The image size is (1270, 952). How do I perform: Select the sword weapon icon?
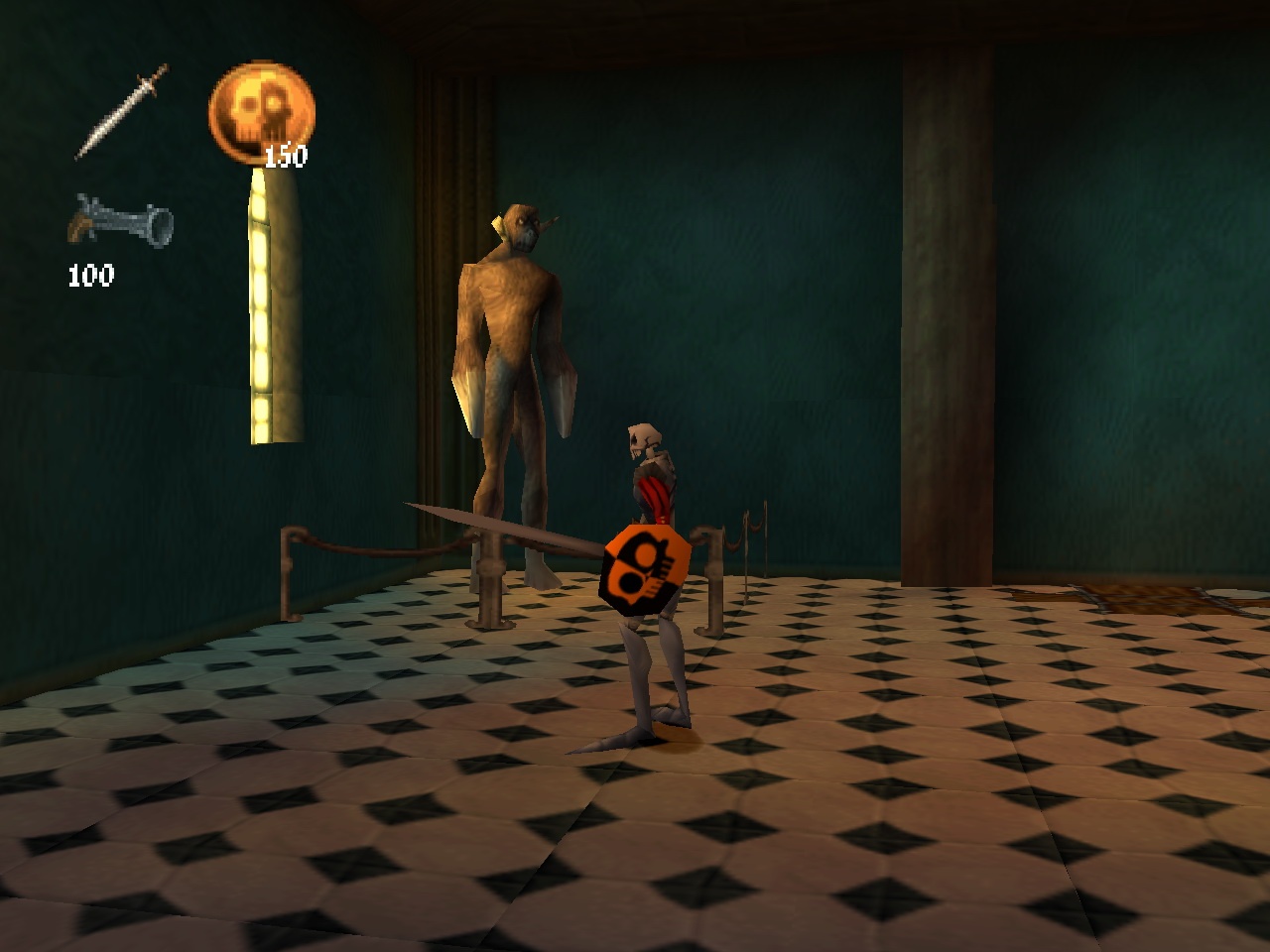pos(122,111)
